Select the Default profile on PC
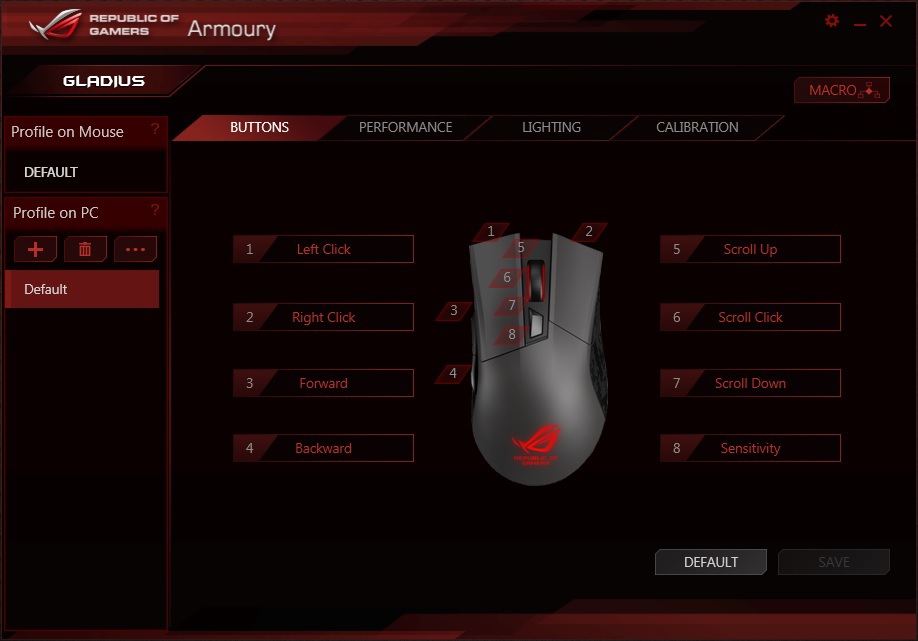 click(x=82, y=289)
